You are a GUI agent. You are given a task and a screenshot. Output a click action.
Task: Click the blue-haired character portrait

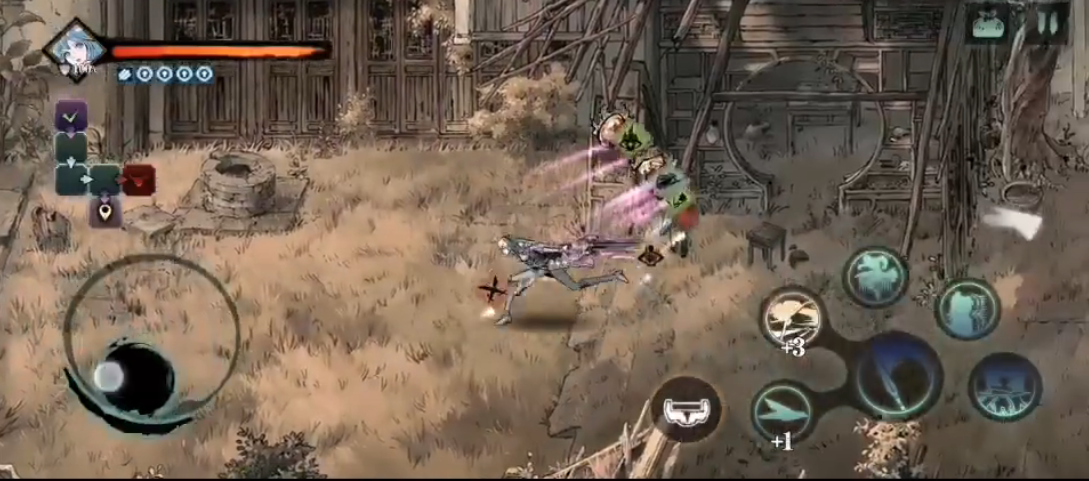click(75, 48)
